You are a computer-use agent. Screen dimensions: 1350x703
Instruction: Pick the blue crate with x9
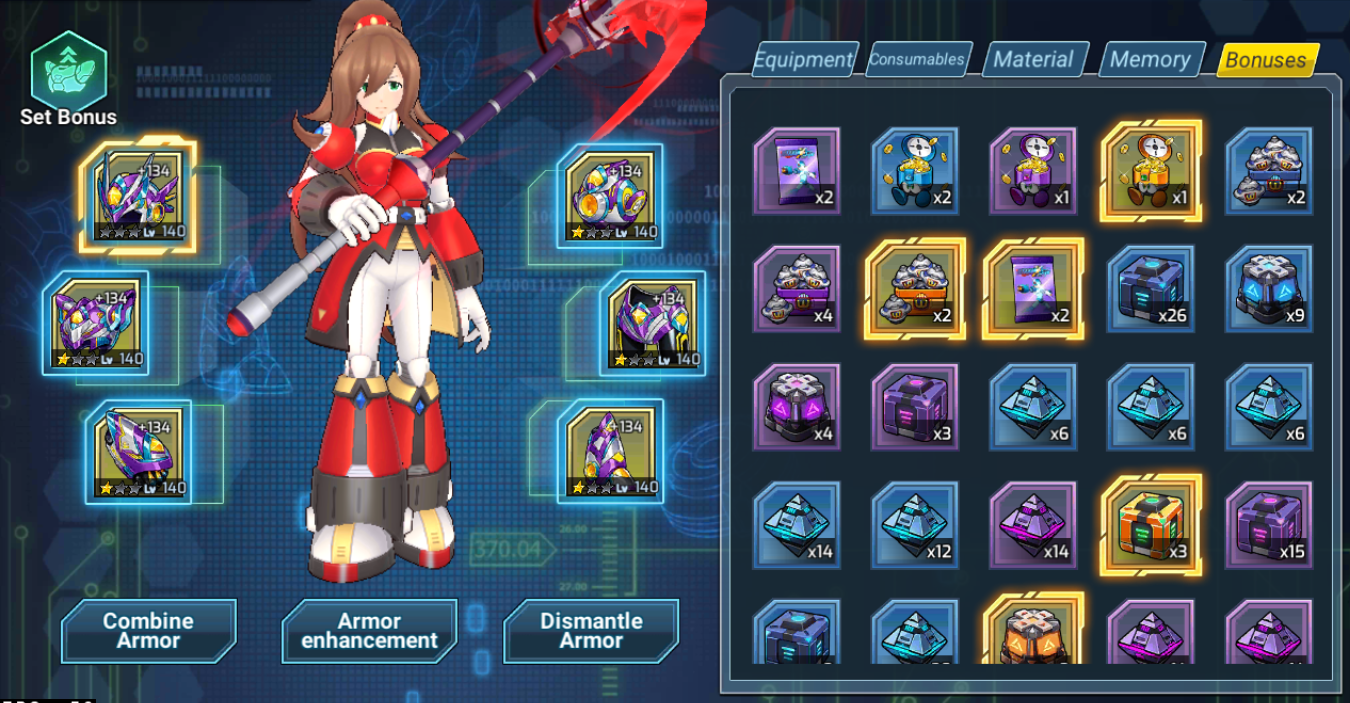coord(1269,289)
